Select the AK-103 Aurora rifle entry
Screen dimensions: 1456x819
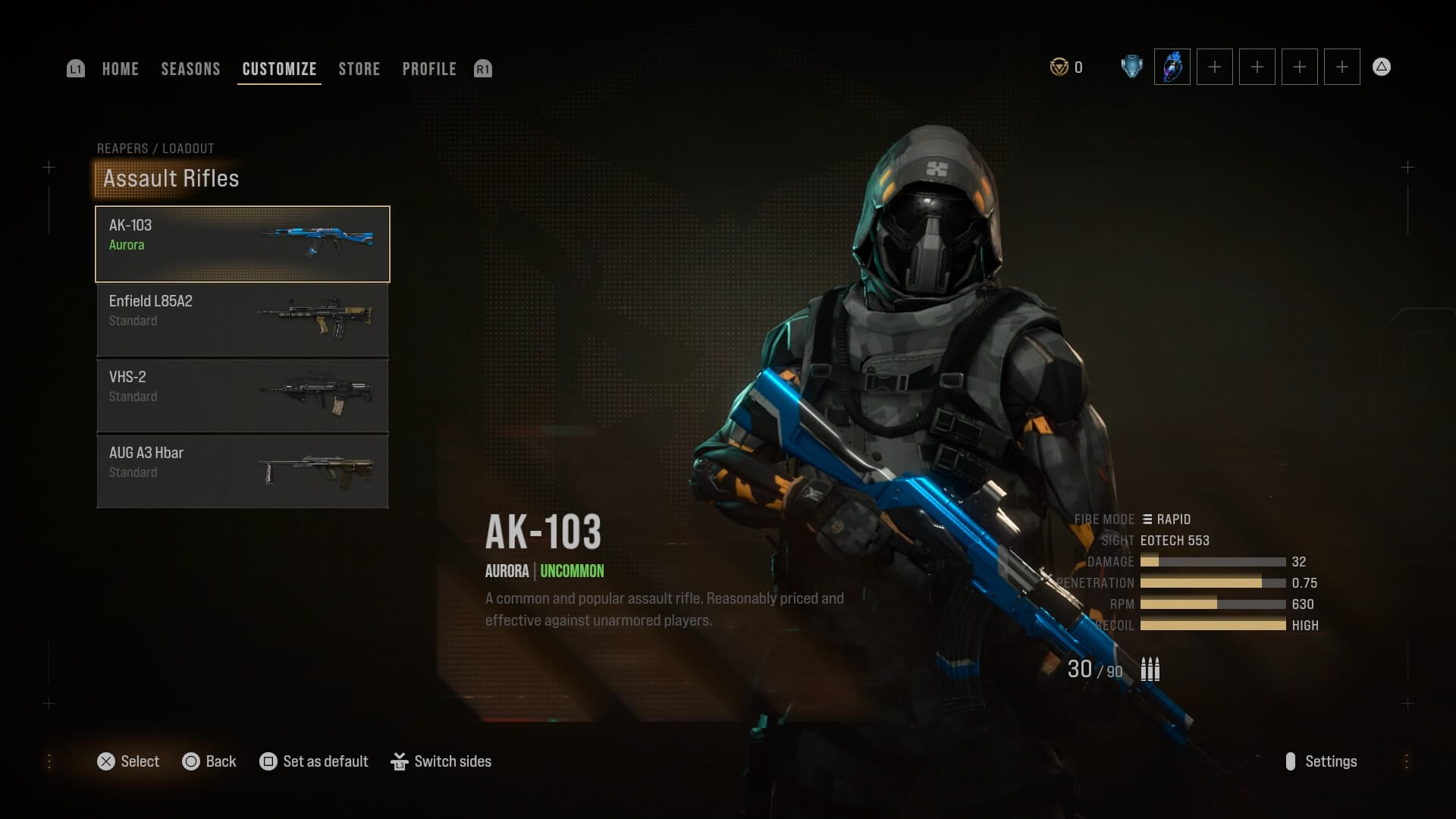point(241,244)
